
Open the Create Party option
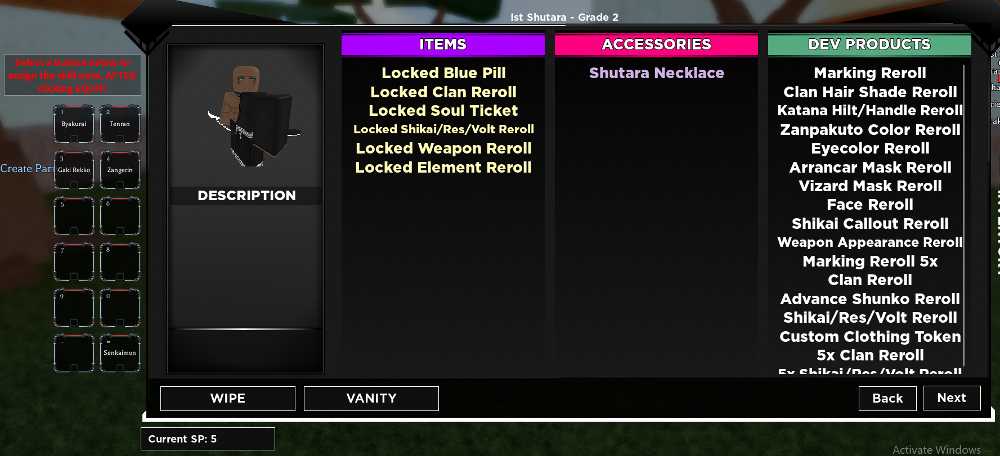(27, 168)
